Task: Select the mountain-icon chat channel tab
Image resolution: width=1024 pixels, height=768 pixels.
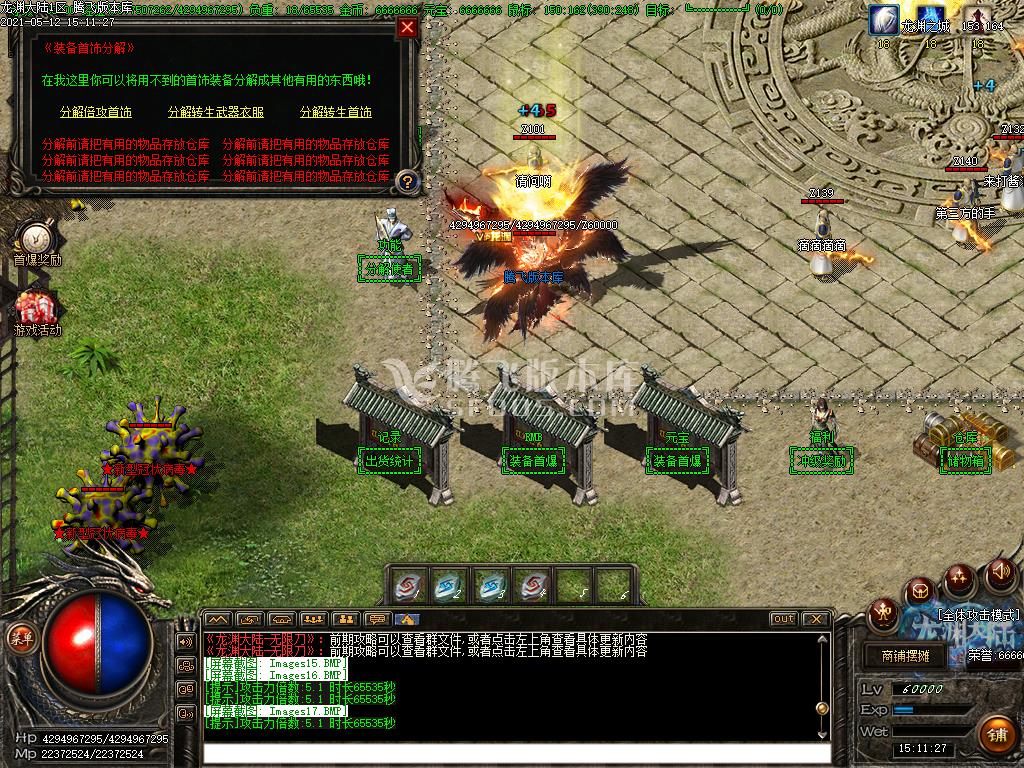Action: tap(218, 619)
